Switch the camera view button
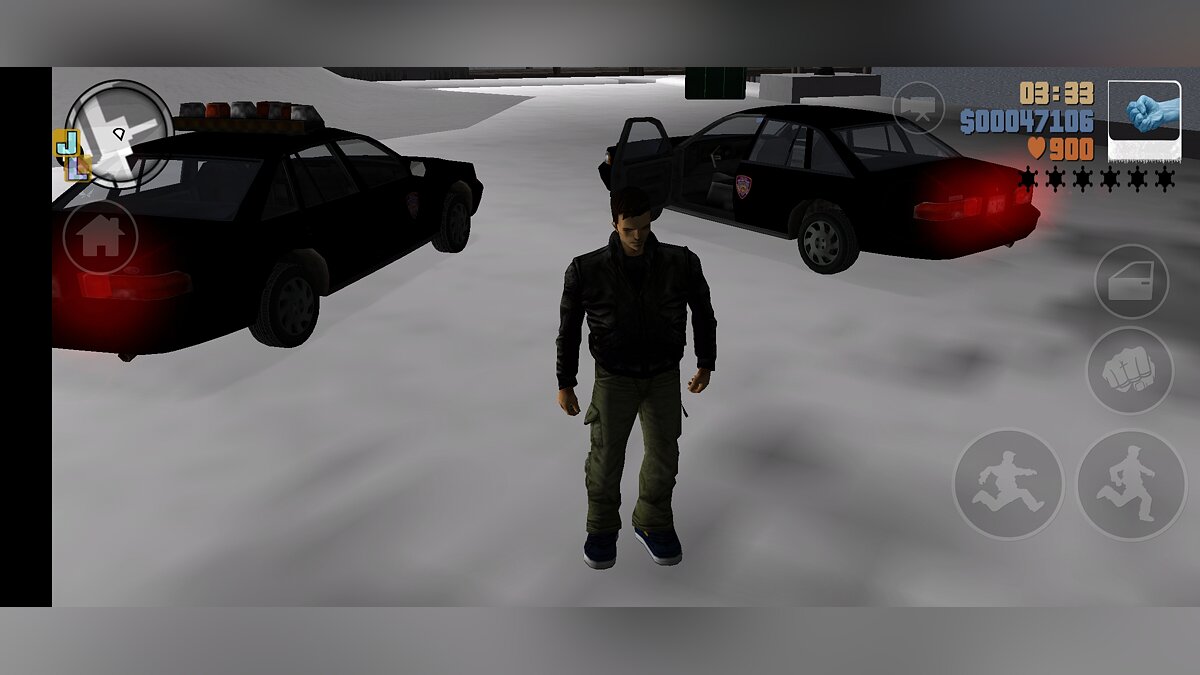Viewport: 1200px width, 675px height. tap(918, 107)
